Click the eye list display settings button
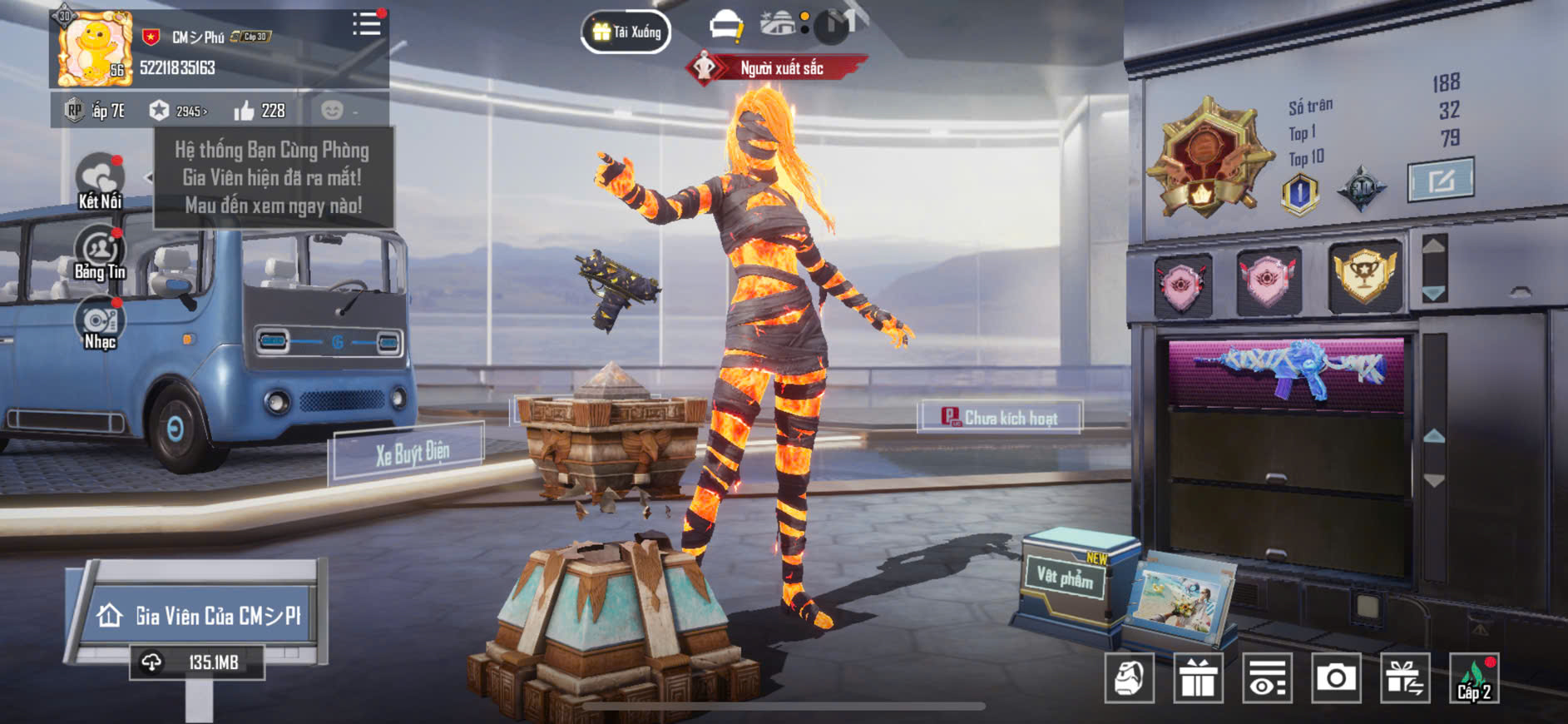 pyautogui.click(x=1267, y=679)
